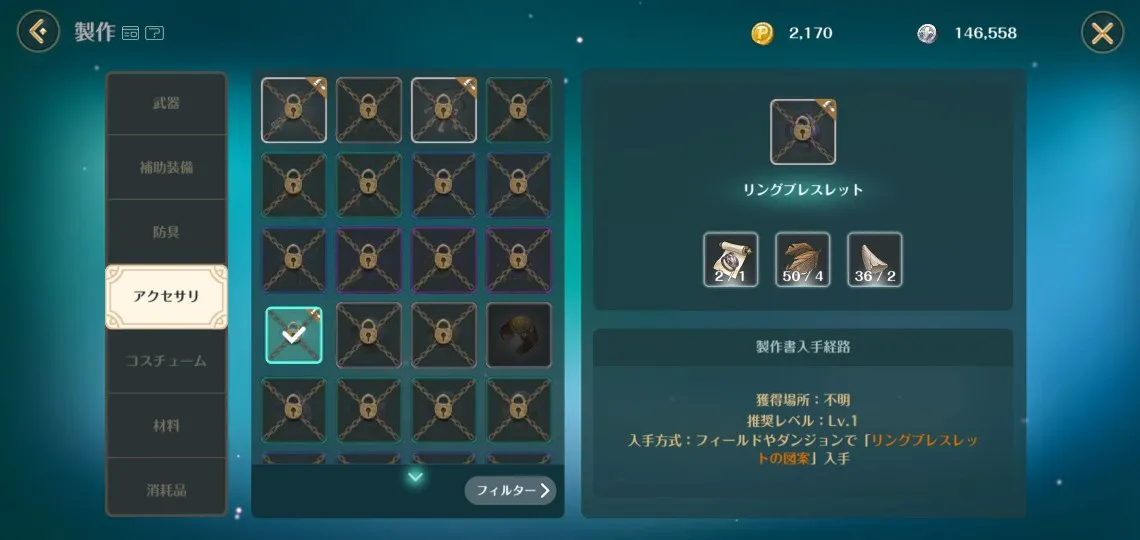Close the crafting screen
1140x540 pixels.
point(1102,33)
